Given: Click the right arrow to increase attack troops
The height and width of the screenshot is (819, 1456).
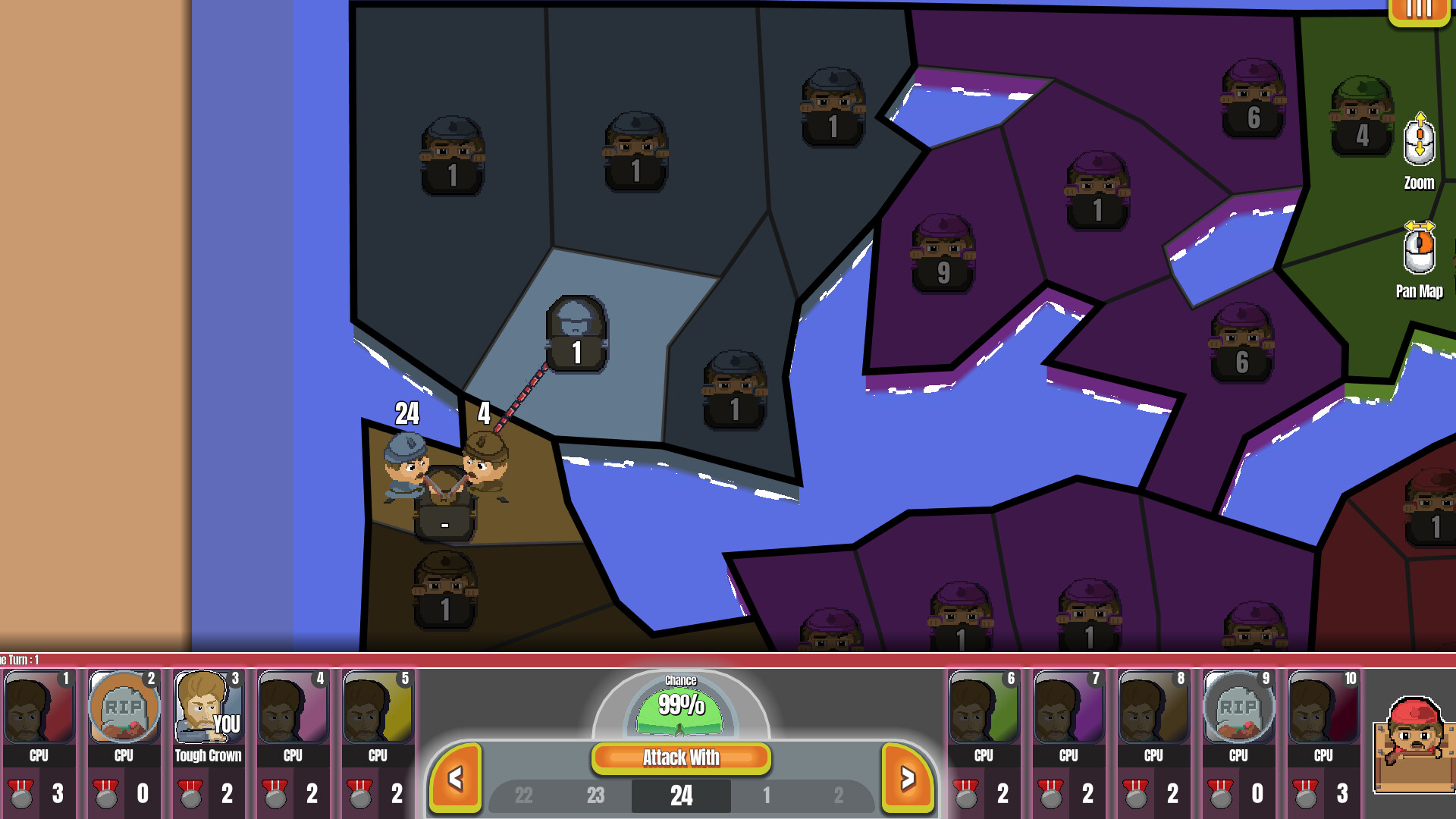Looking at the screenshot, I should [907, 777].
